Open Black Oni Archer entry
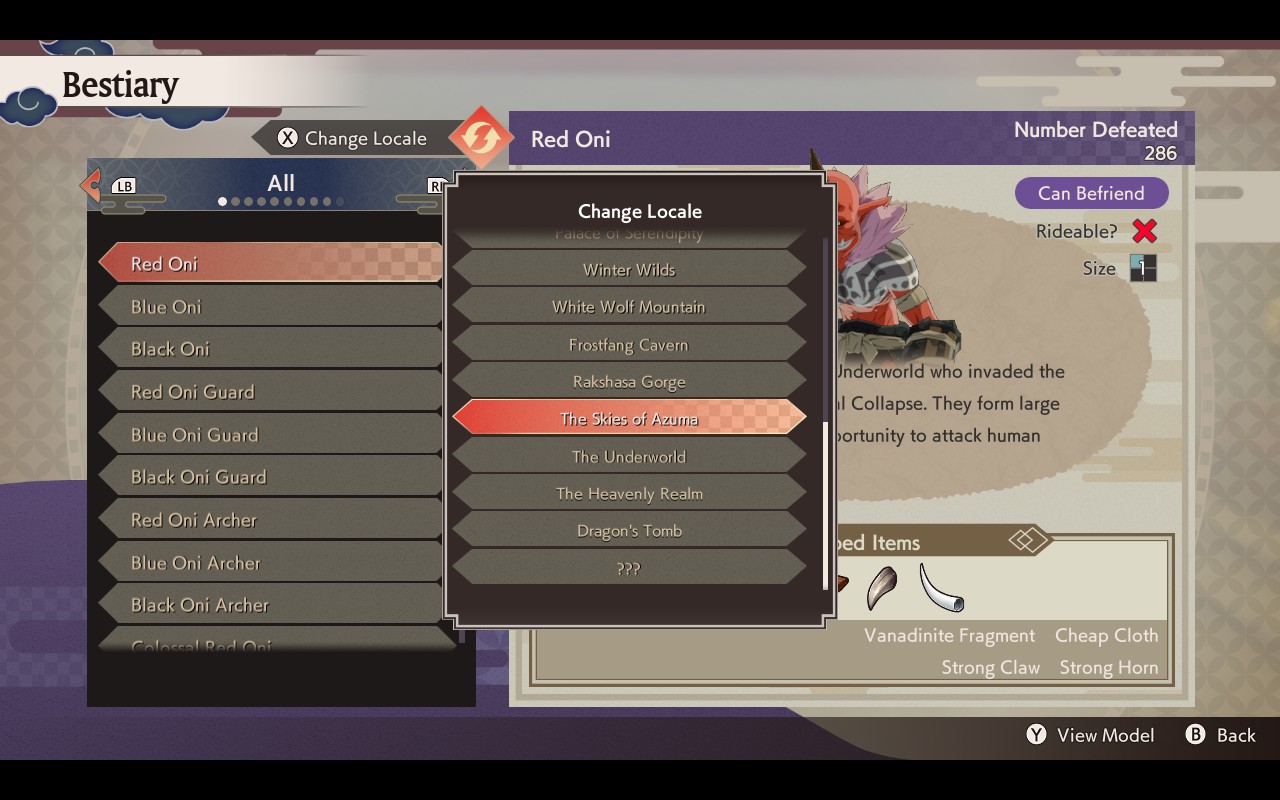 click(x=270, y=605)
